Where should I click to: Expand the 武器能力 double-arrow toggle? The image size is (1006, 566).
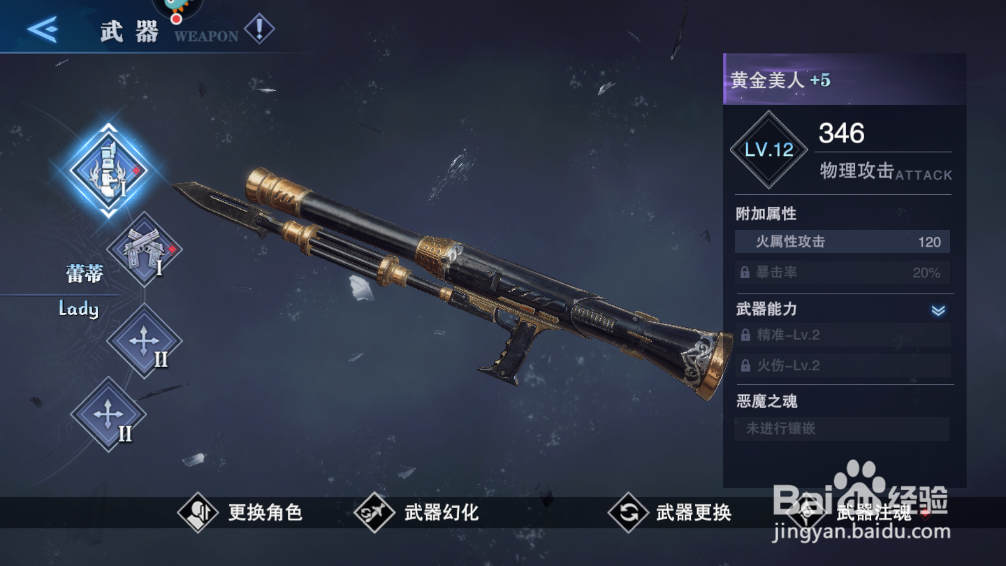pyautogui.click(x=938, y=310)
